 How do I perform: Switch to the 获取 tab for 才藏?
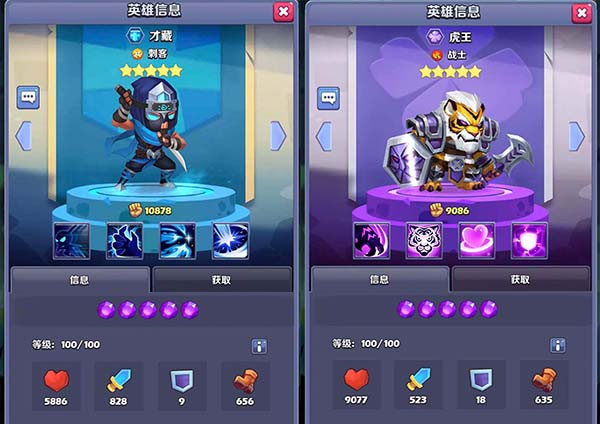coord(222,280)
